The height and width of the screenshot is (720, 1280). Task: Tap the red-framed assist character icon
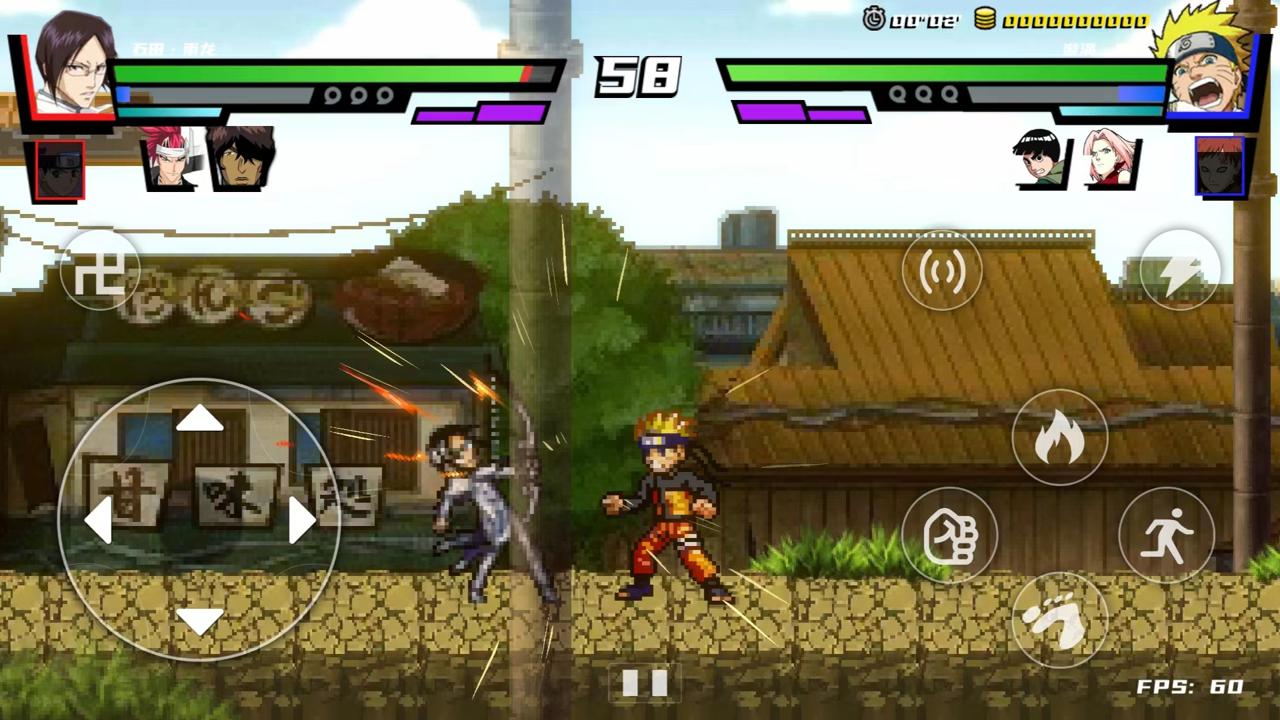[x=59, y=170]
